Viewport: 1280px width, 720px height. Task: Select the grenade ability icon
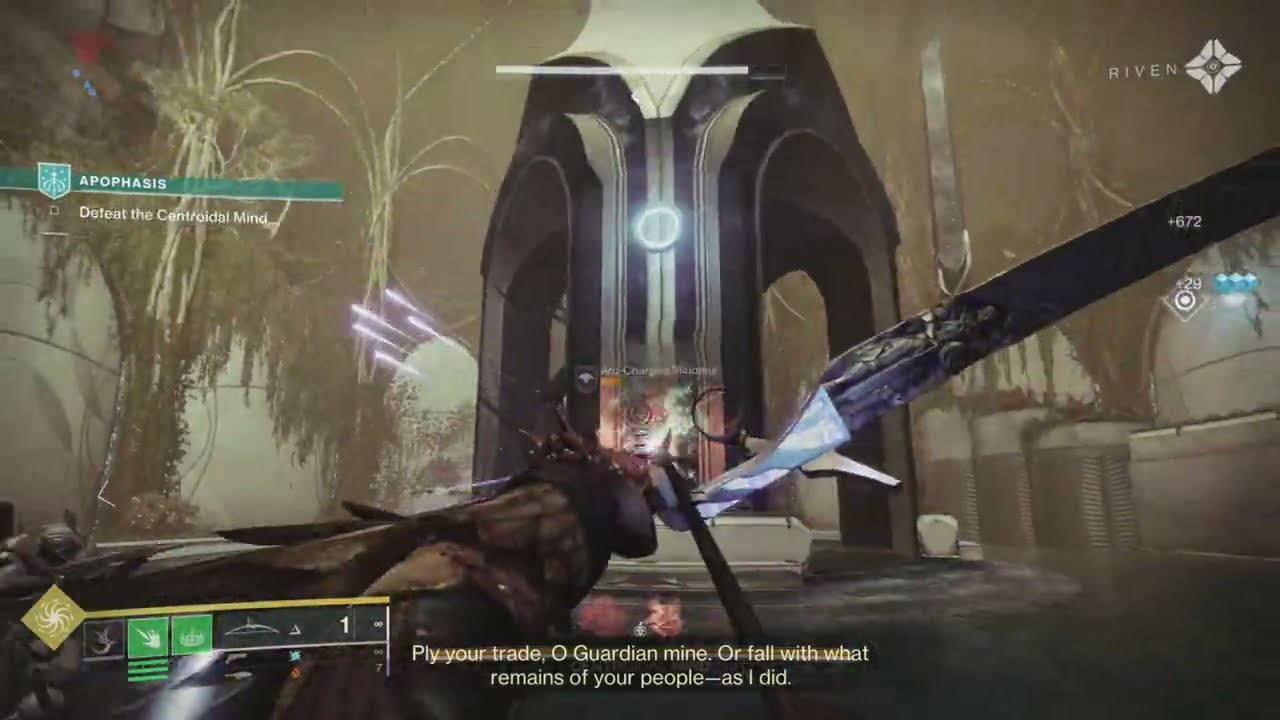[104, 637]
